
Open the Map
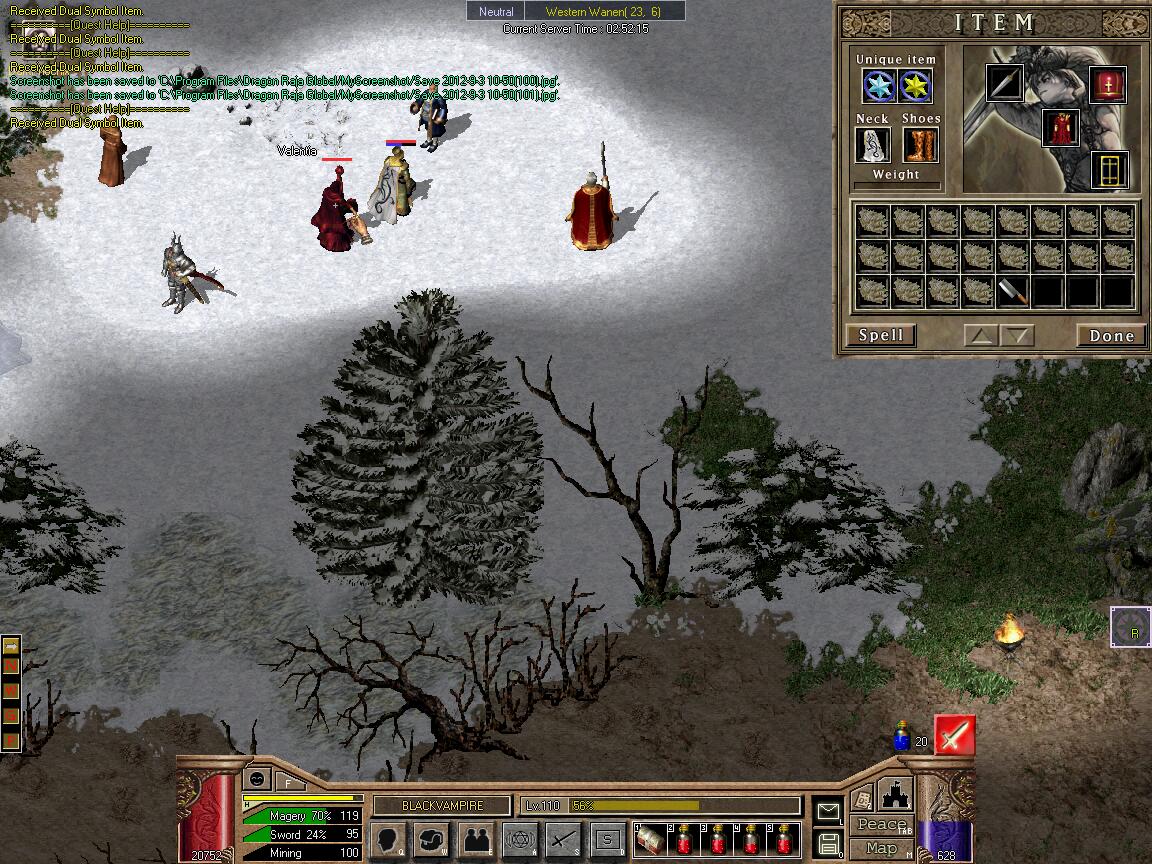(882, 848)
